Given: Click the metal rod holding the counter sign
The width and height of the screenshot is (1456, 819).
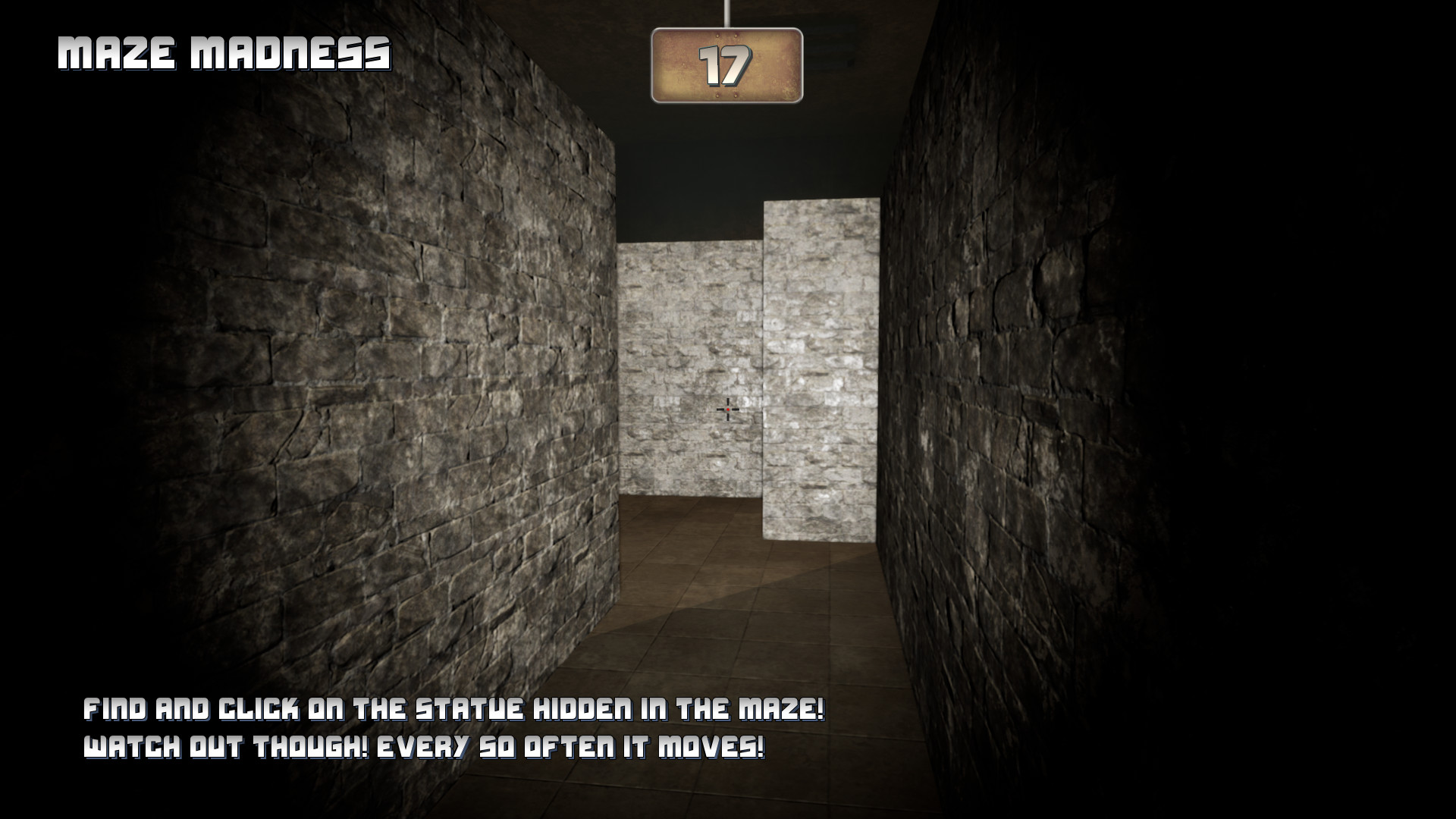Looking at the screenshot, I should pos(726,14).
